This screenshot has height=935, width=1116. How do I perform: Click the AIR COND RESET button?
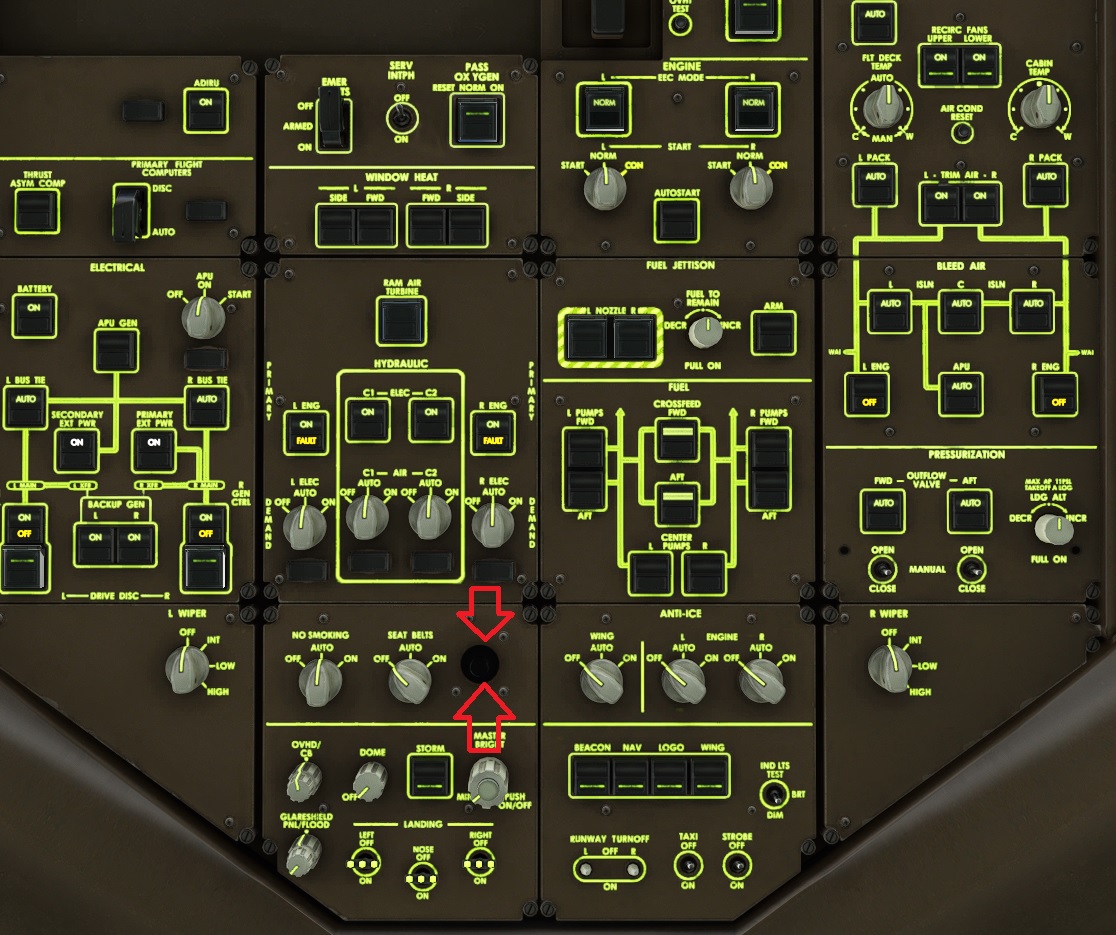click(962, 133)
